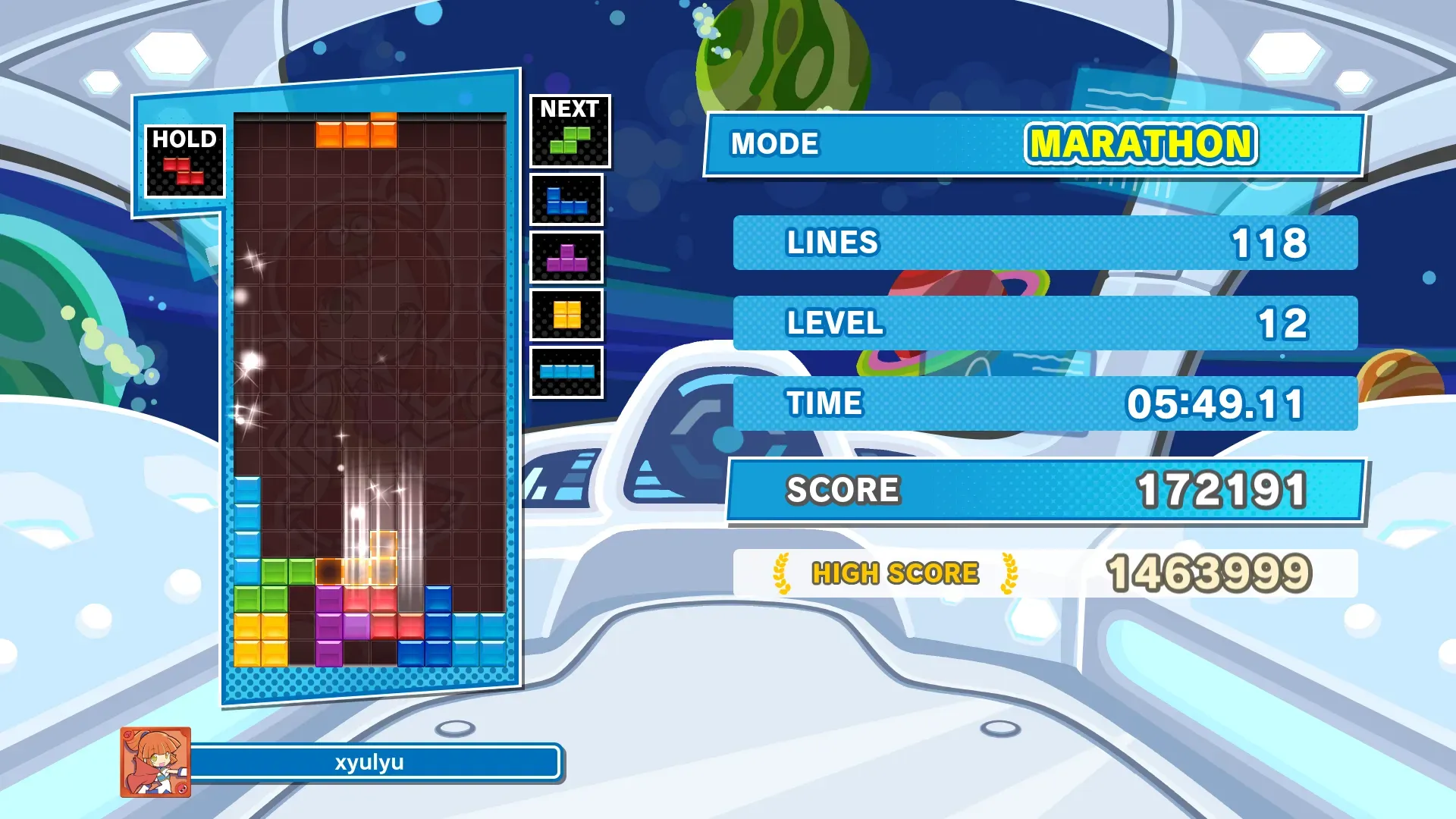Select the hold slot with the red Z piece

(x=184, y=171)
